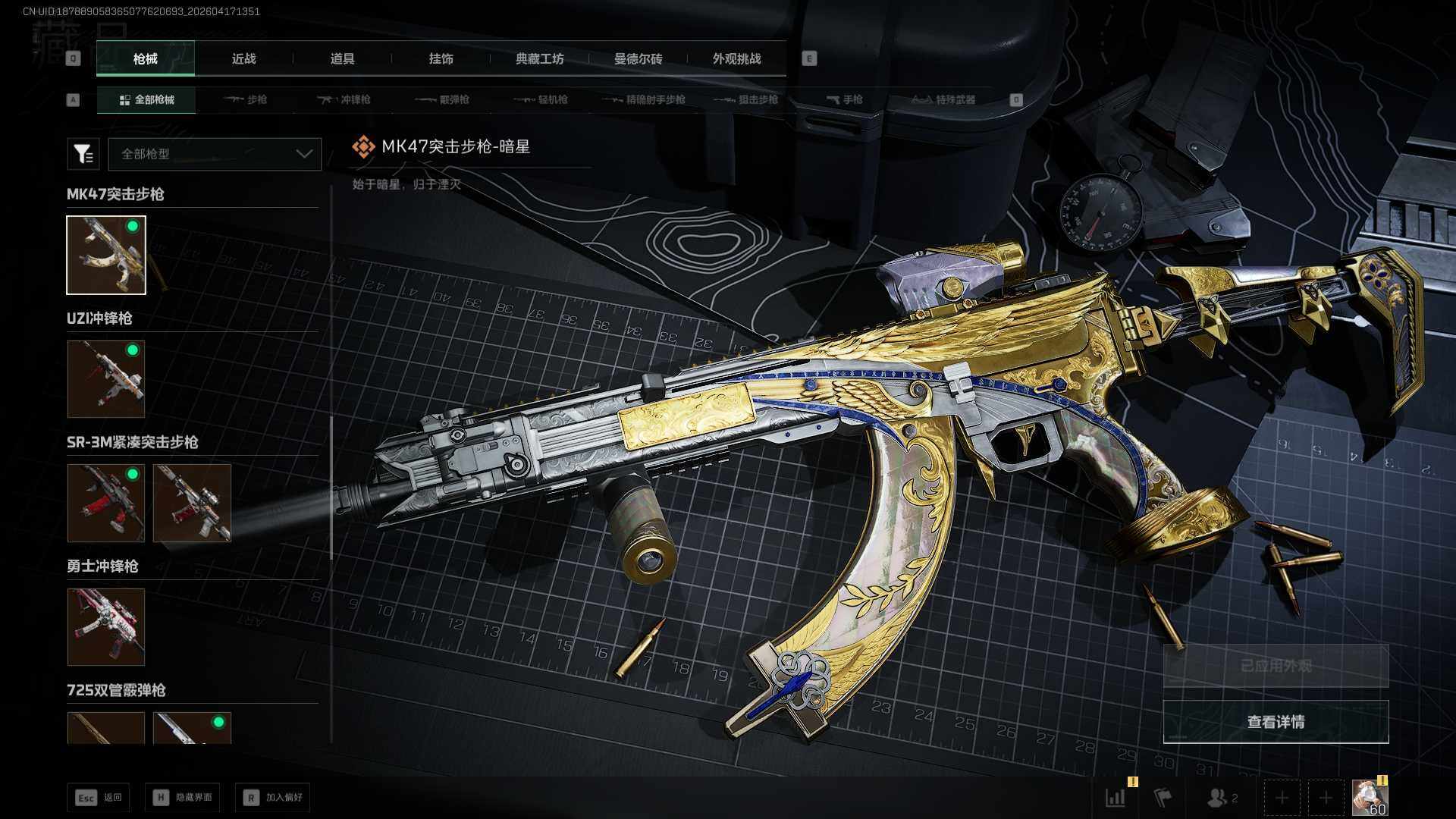Choose the UZI冲锋枪 skin thumbnail
The height and width of the screenshot is (819, 1456).
click(106, 378)
